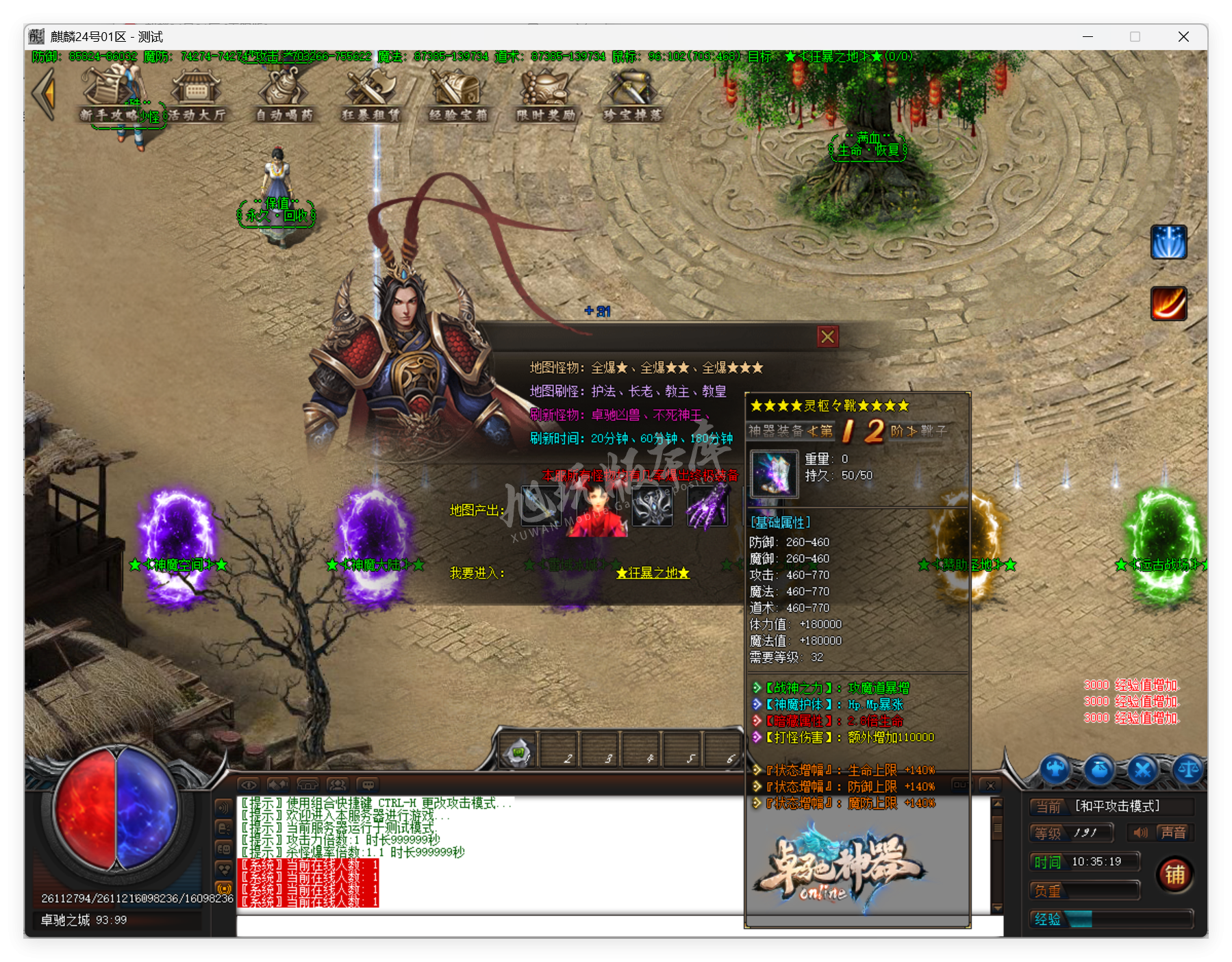The height and width of the screenshot is (962, 1232).
Task: Click the 神魔空间 purple portal label
Action: [177, 565]
